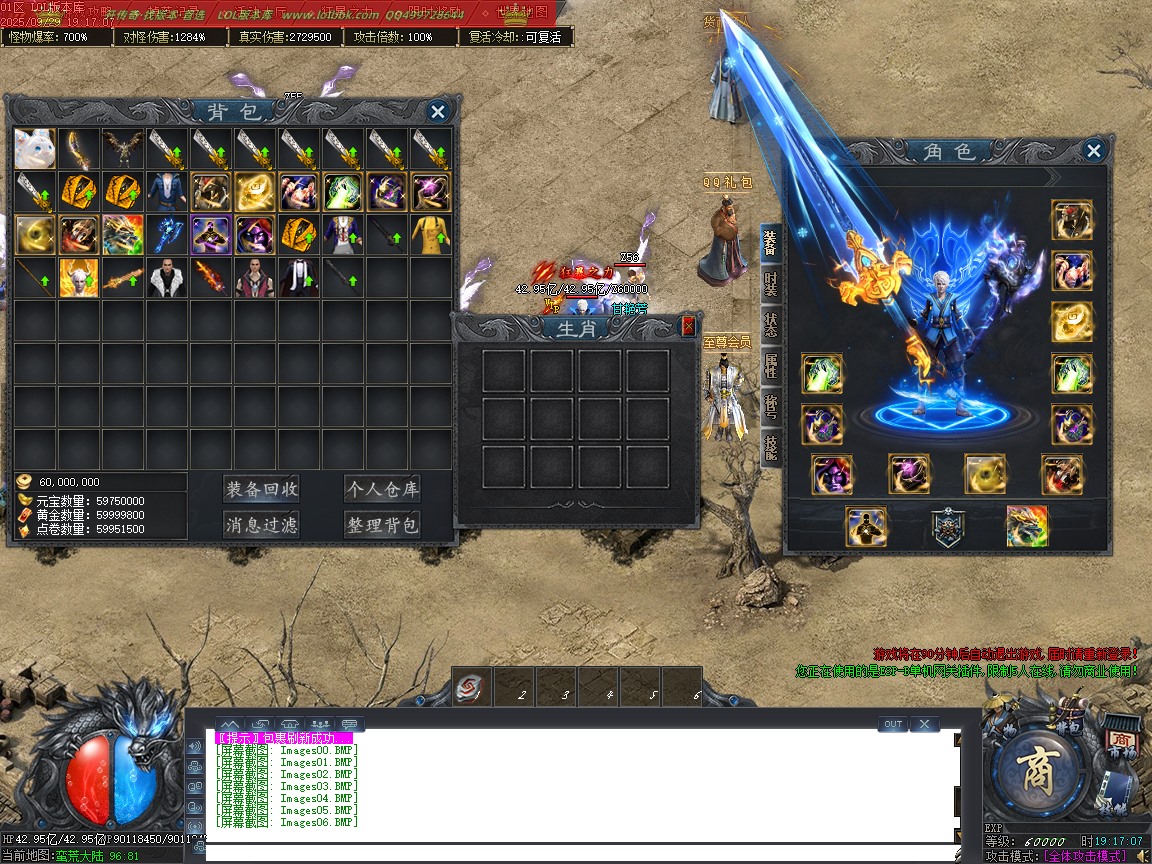Select the blue crystal axe item

167,234
